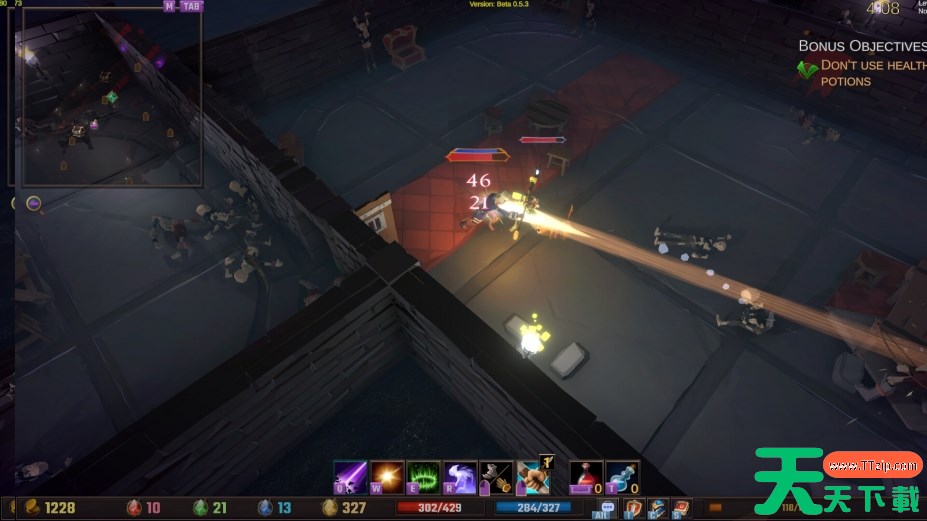Screen dimensions: 927x521
Task: Click the round purple button below minimap
Action: 33,204
